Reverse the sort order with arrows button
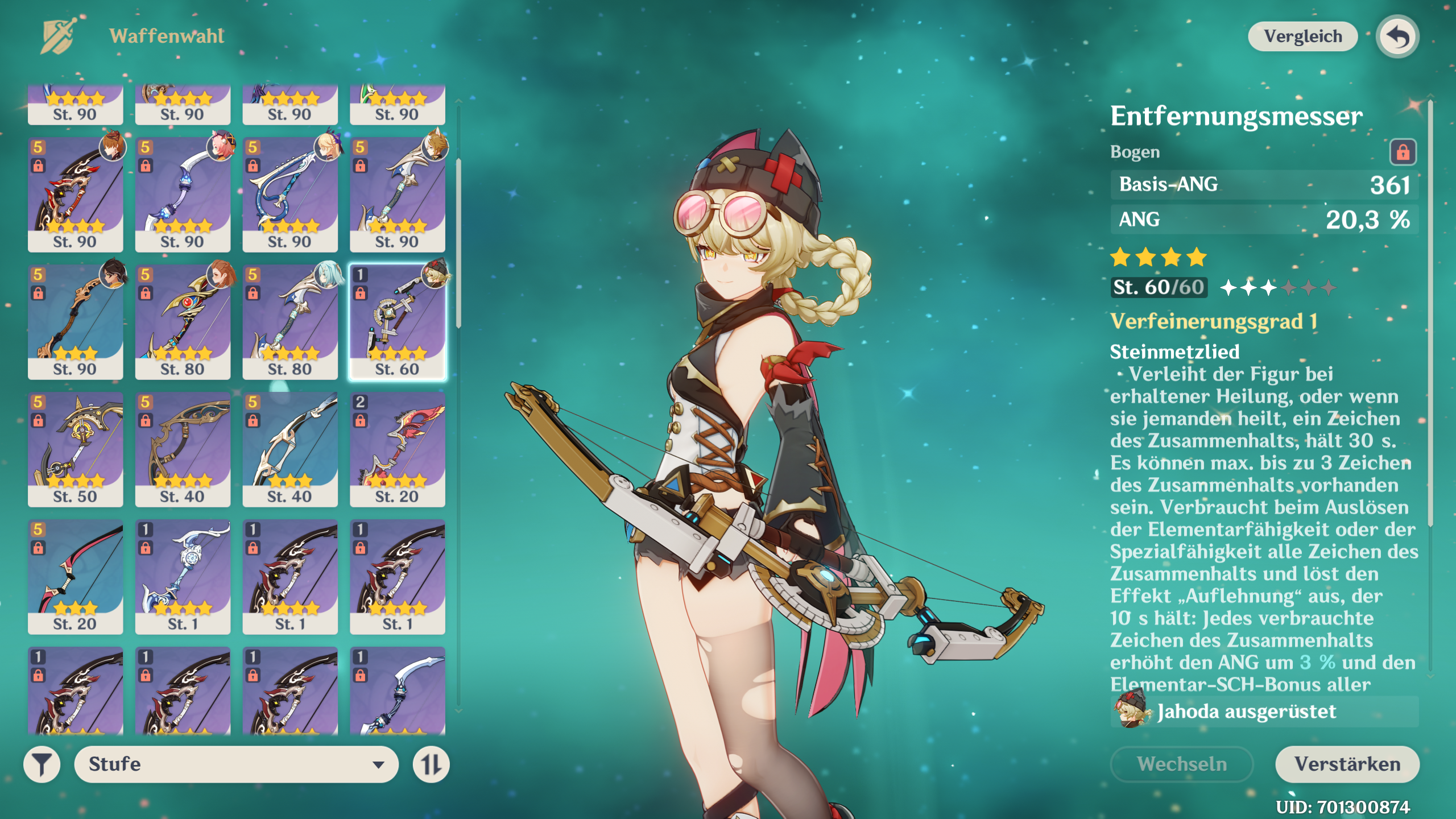 pos(431,764)
